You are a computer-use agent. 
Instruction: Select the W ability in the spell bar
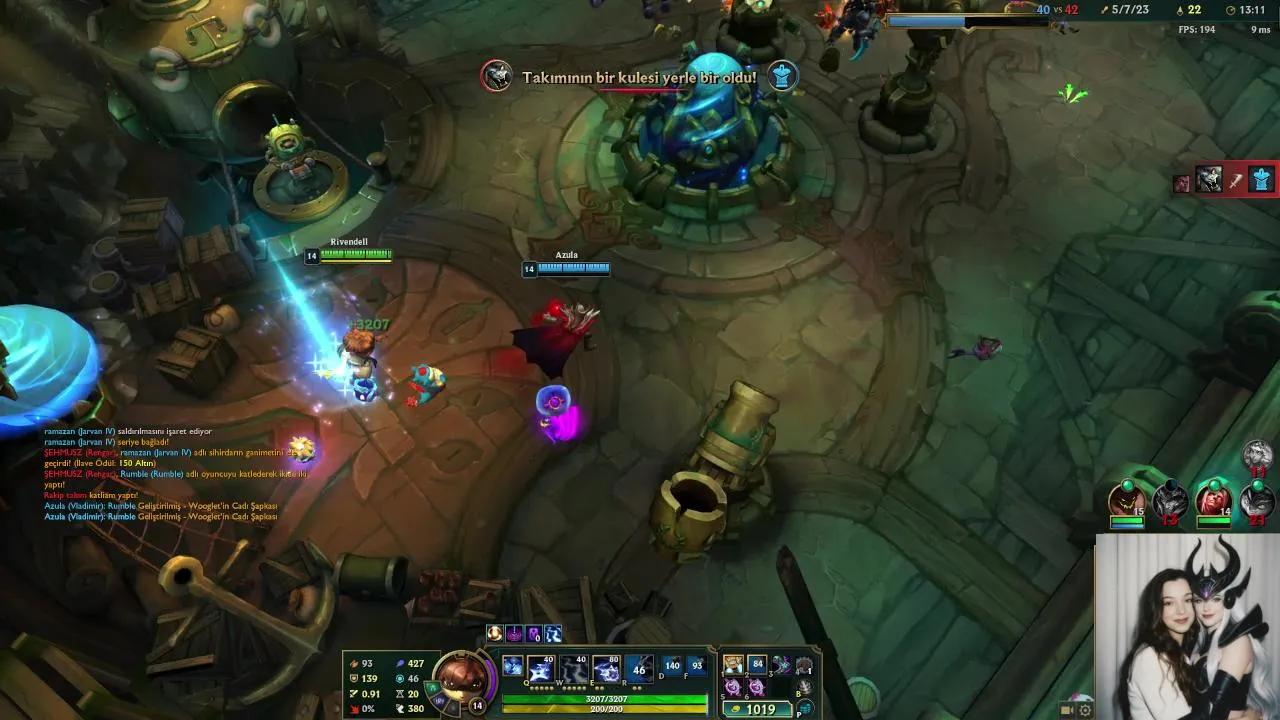pos(572,666)
